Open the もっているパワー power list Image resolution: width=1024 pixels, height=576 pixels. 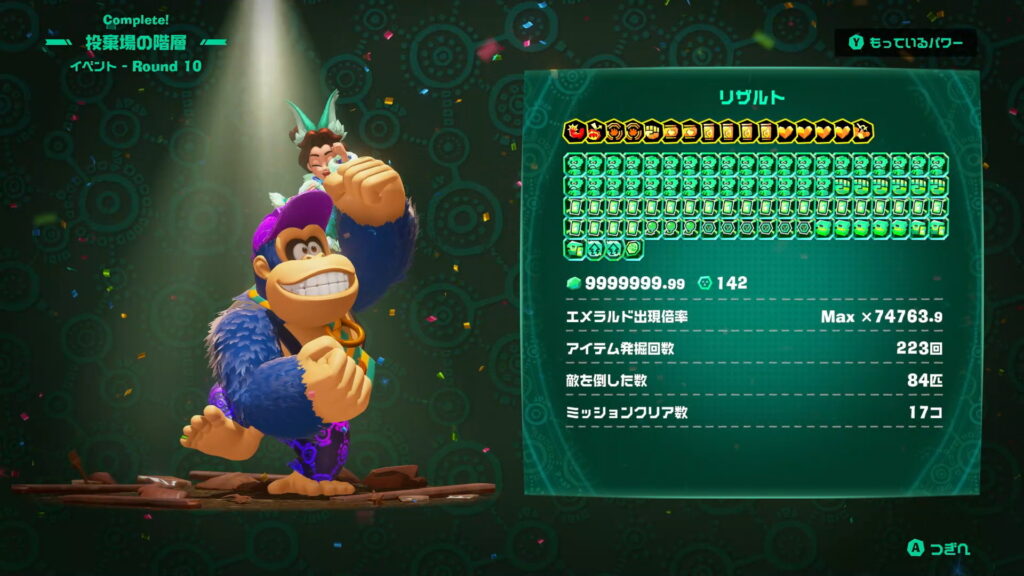(x=905, y=43)
